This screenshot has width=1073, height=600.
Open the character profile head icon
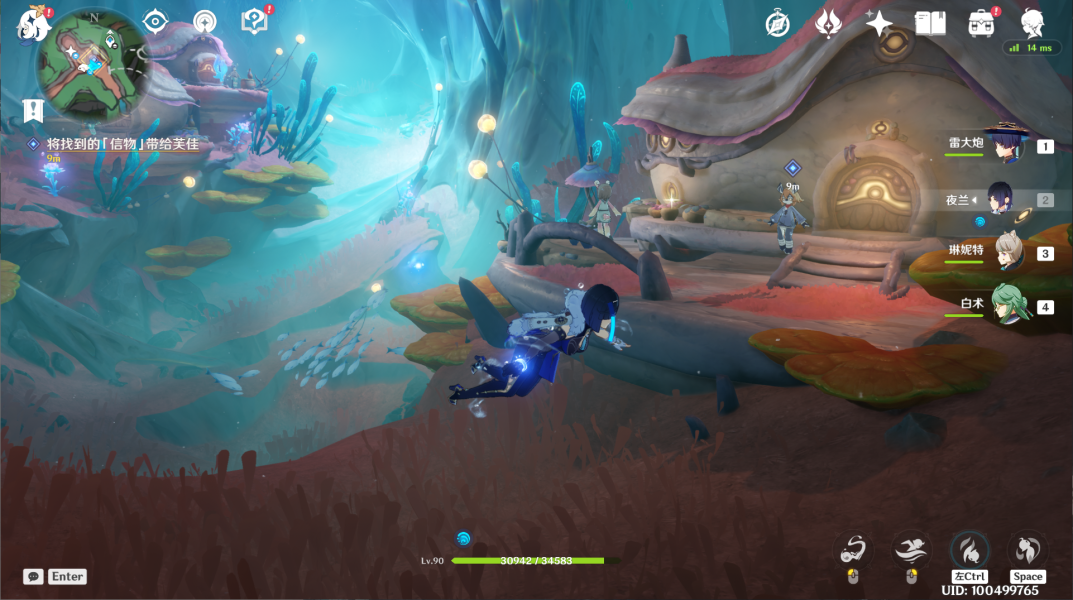[x=1032, y=22]
